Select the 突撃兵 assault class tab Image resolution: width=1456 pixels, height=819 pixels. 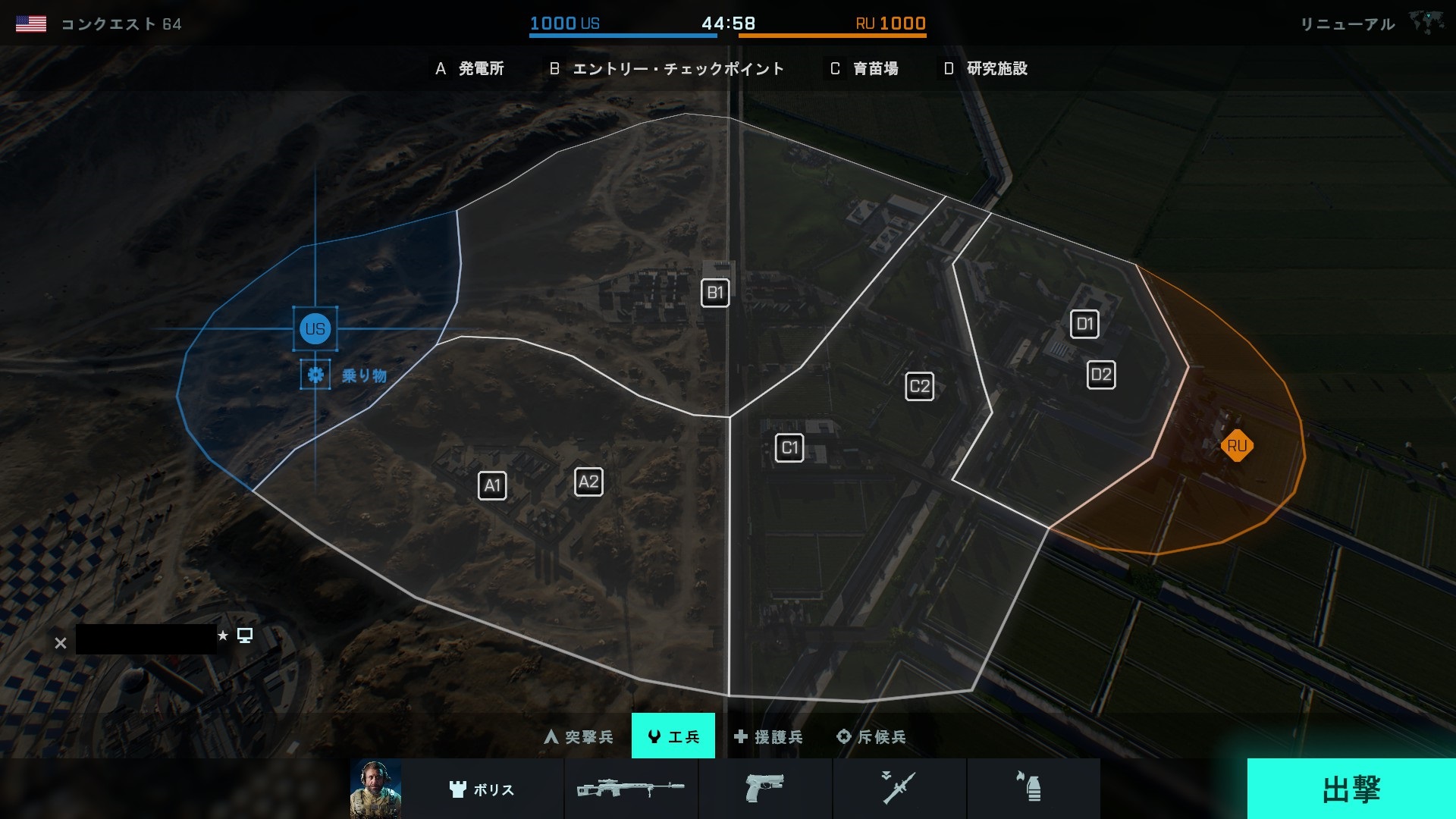pyautogui.click(x=579, y=736)
